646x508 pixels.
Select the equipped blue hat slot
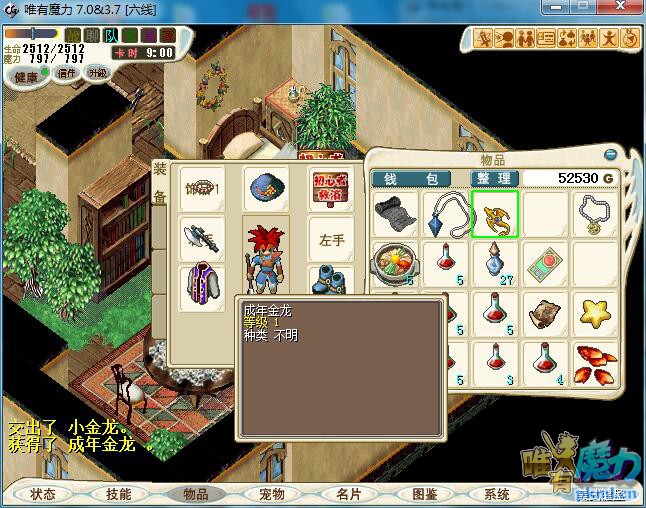tap(265, 187)
